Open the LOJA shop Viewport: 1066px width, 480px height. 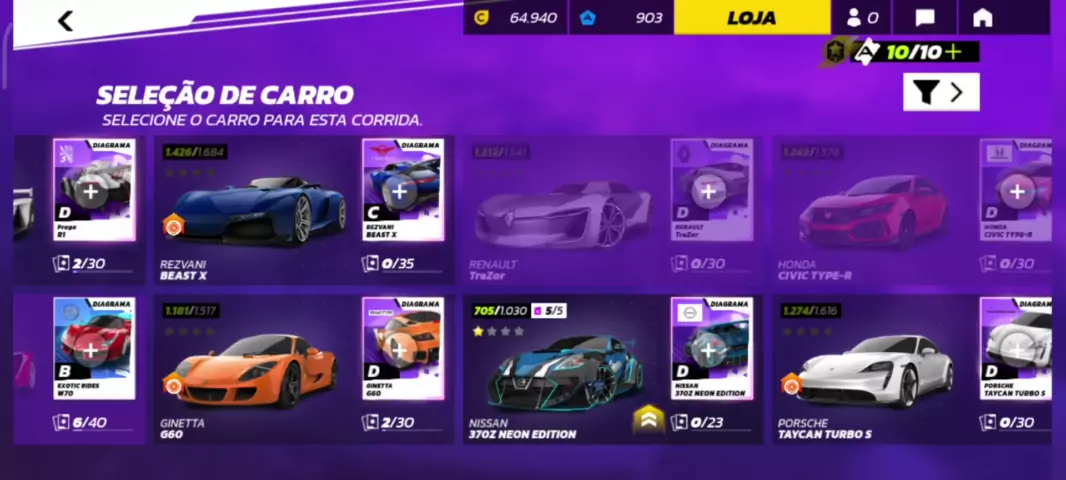pyautogui.click(x=751, y=18)
